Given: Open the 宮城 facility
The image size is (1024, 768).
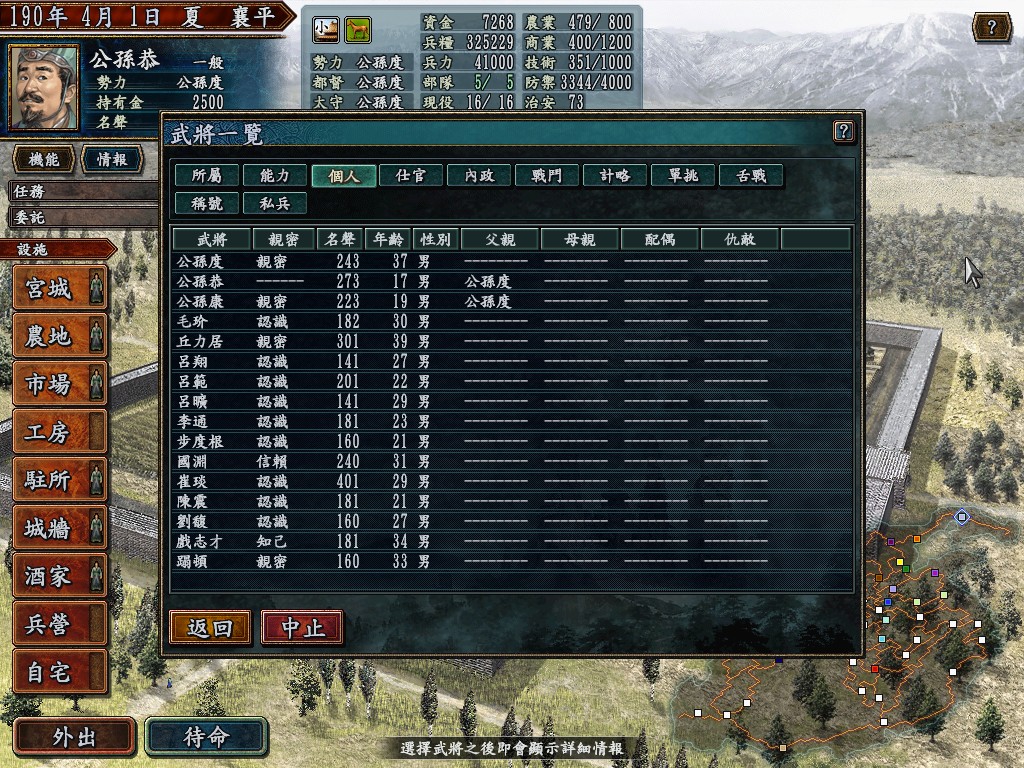Looking at the screenshot, I should coord(59,289).
